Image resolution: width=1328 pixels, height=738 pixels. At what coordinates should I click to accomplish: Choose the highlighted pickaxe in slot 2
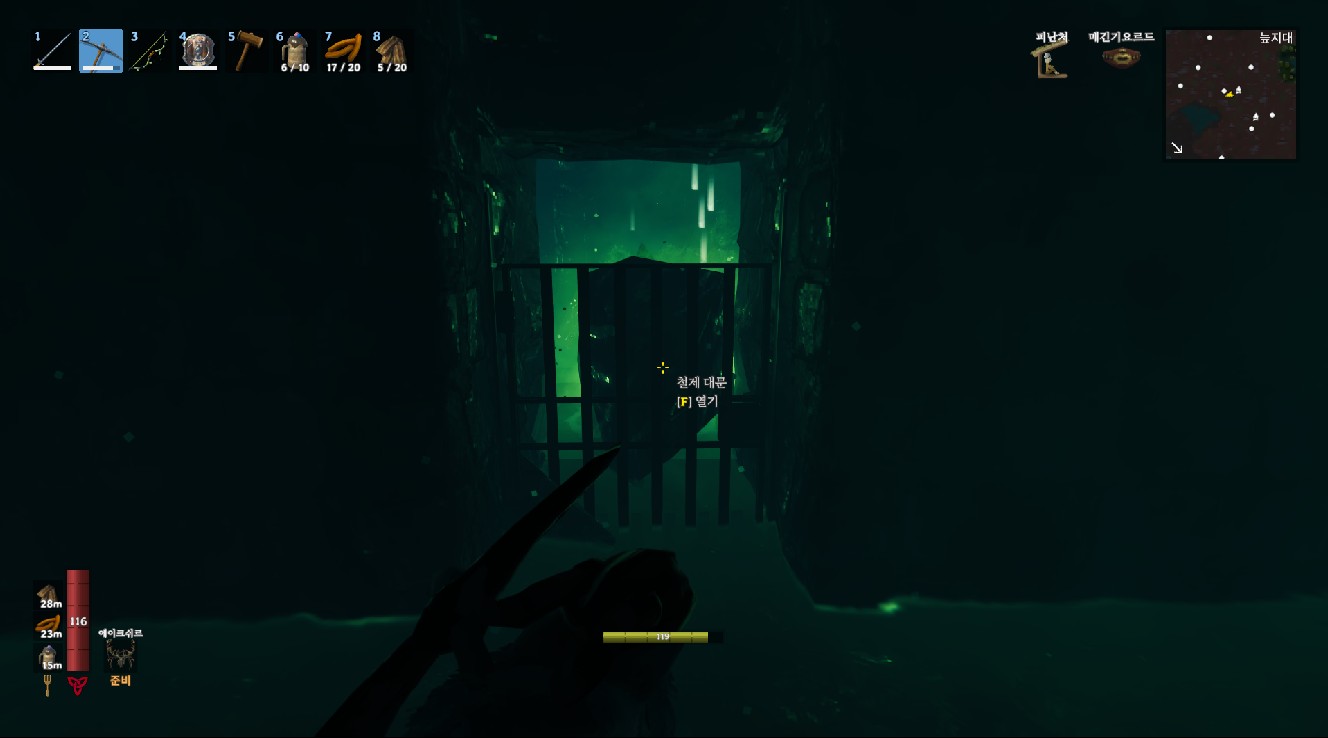tap(101, 51)
